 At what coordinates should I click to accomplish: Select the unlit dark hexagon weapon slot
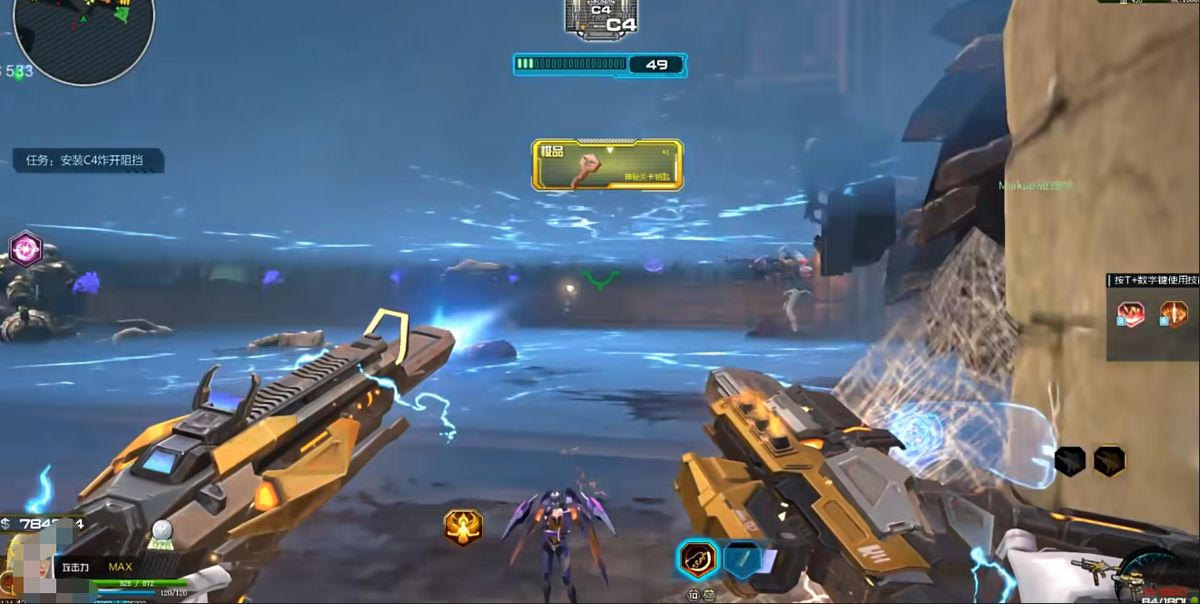pos(1070,460)
